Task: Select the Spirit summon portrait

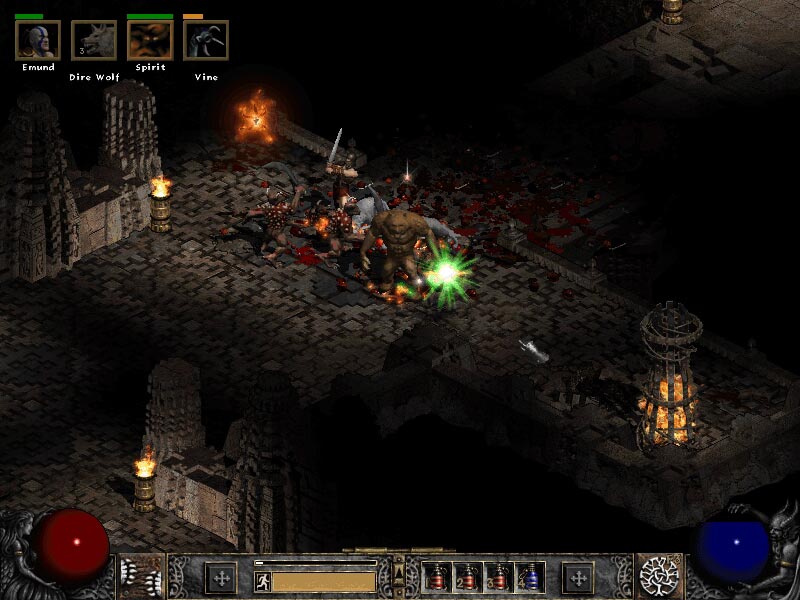Action: click(x=150, y=40)
